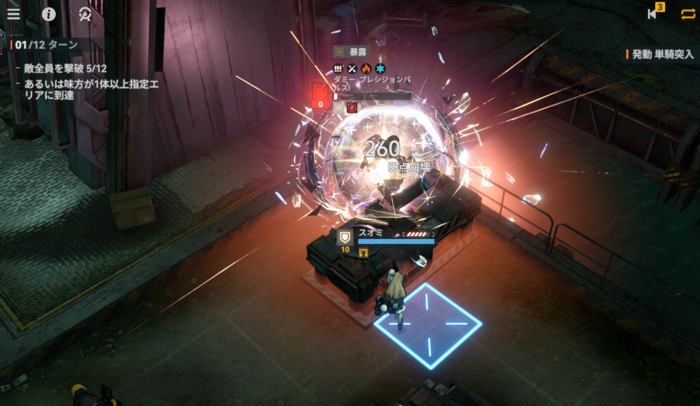Show the stage info panel
700x406 pixels.
[x=49, y=14]
